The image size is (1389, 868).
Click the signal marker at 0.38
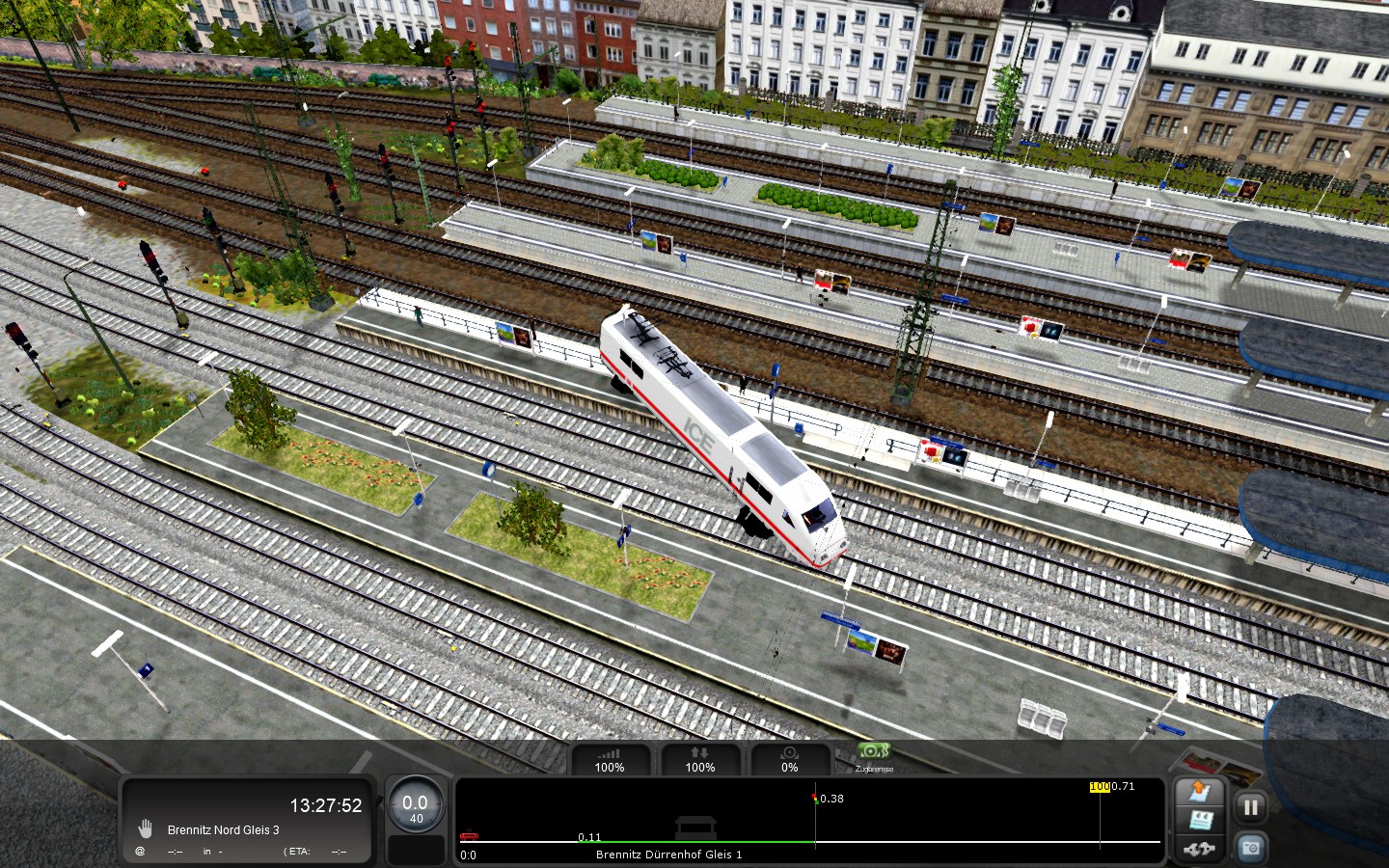point(815,799)
